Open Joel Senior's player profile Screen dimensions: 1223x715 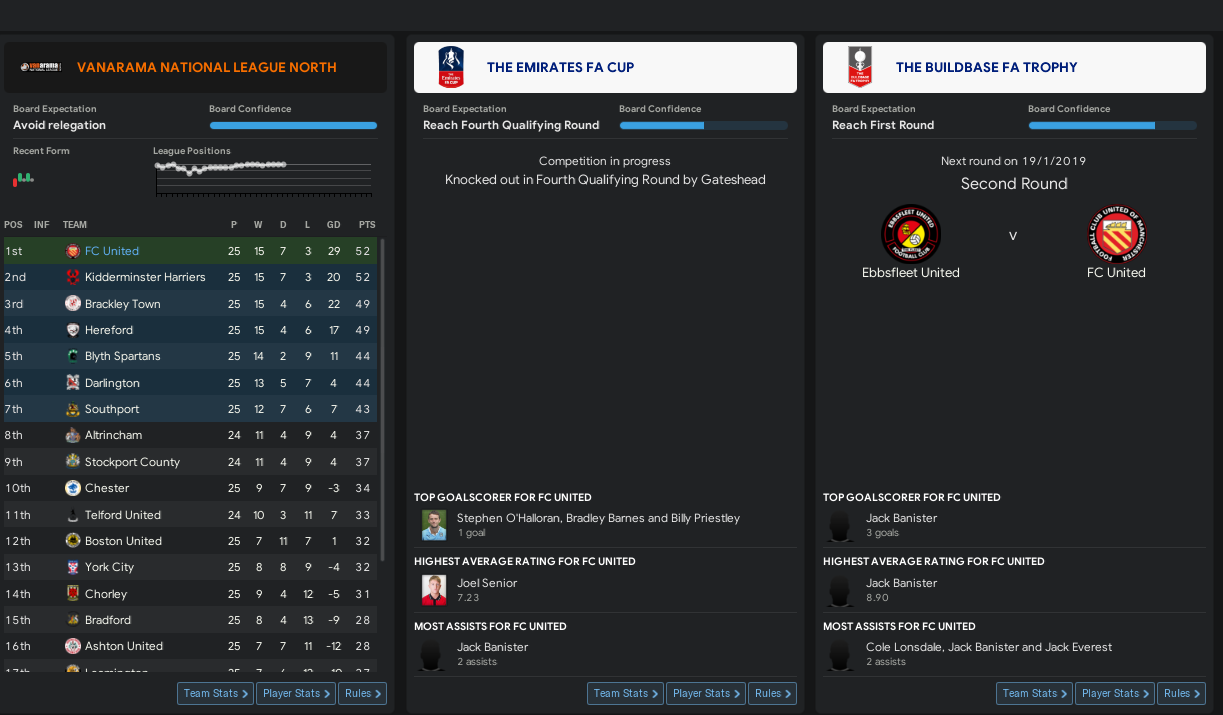pyautogui.click(x=486, y=583)
